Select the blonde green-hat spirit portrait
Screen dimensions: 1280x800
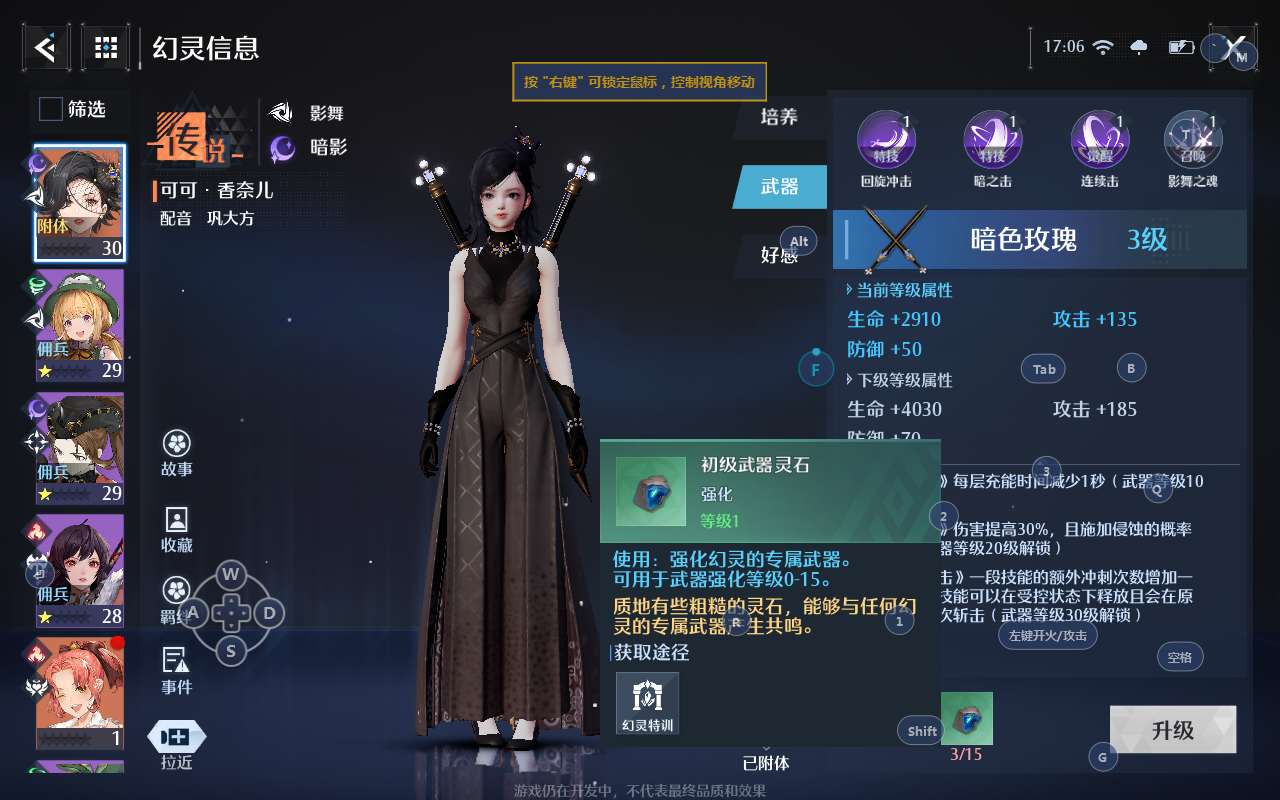pos(80,325)
